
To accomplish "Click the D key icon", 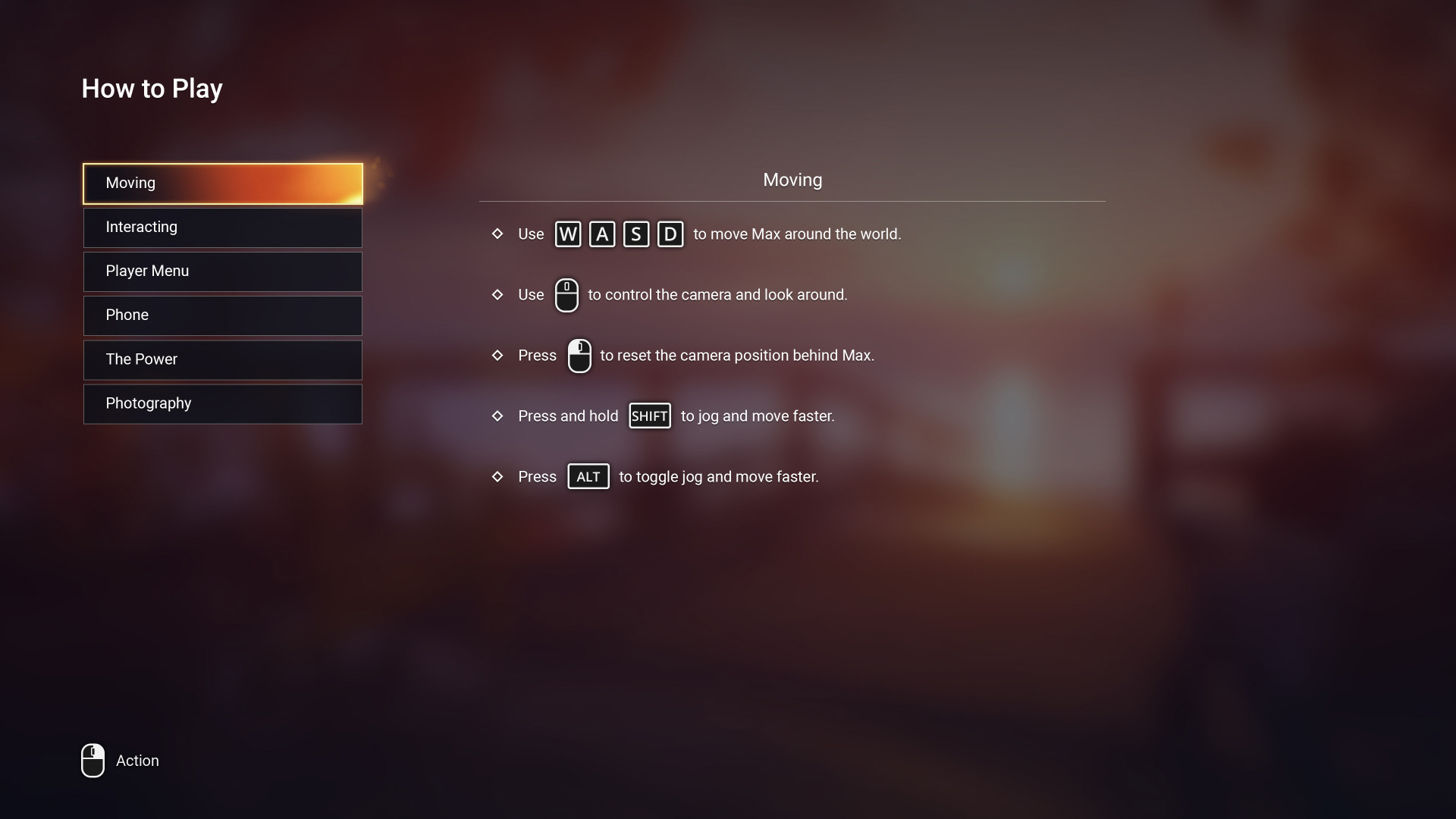I will pyautogui.click(x=670, y=234).
